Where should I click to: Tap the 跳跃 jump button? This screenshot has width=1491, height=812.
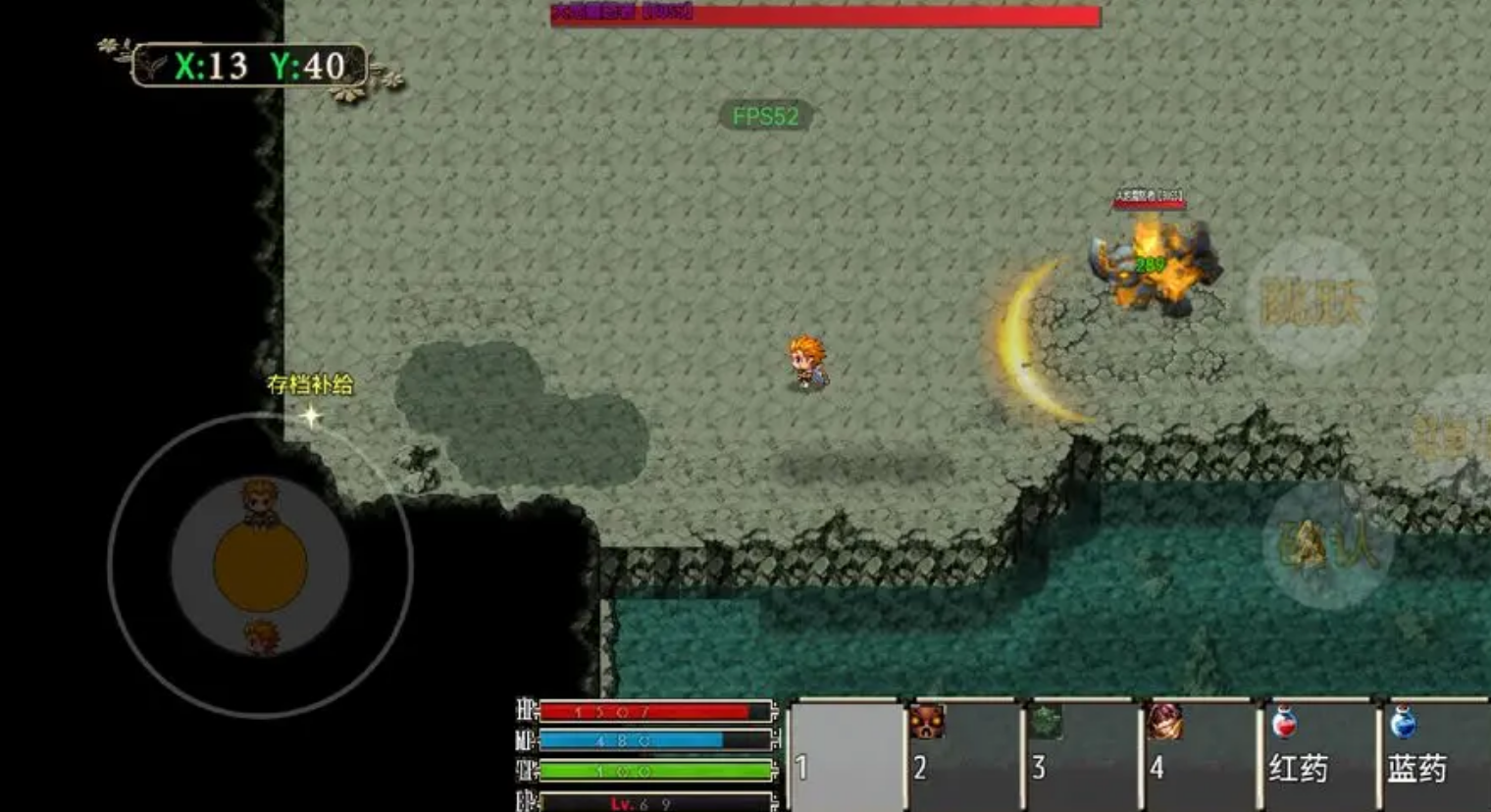click(1311, 303)
